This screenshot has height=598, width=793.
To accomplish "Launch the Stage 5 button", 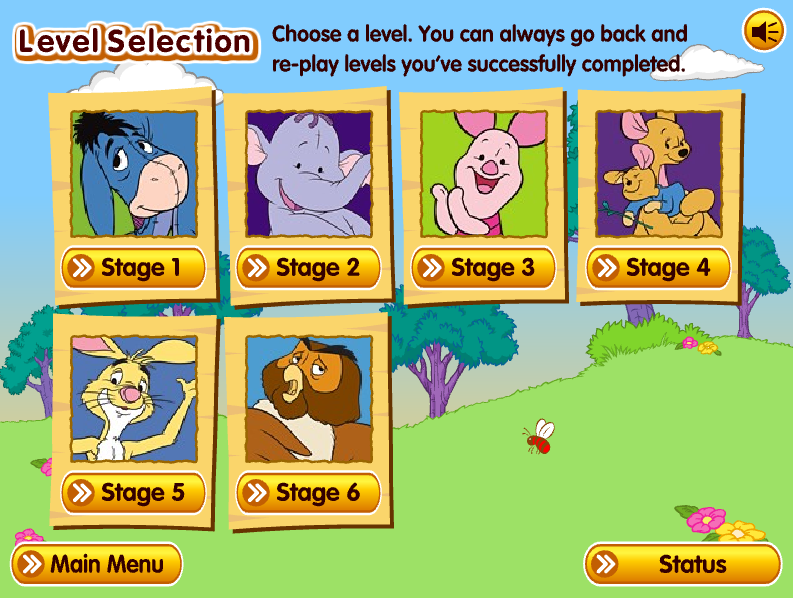I will tap(133, 492).
